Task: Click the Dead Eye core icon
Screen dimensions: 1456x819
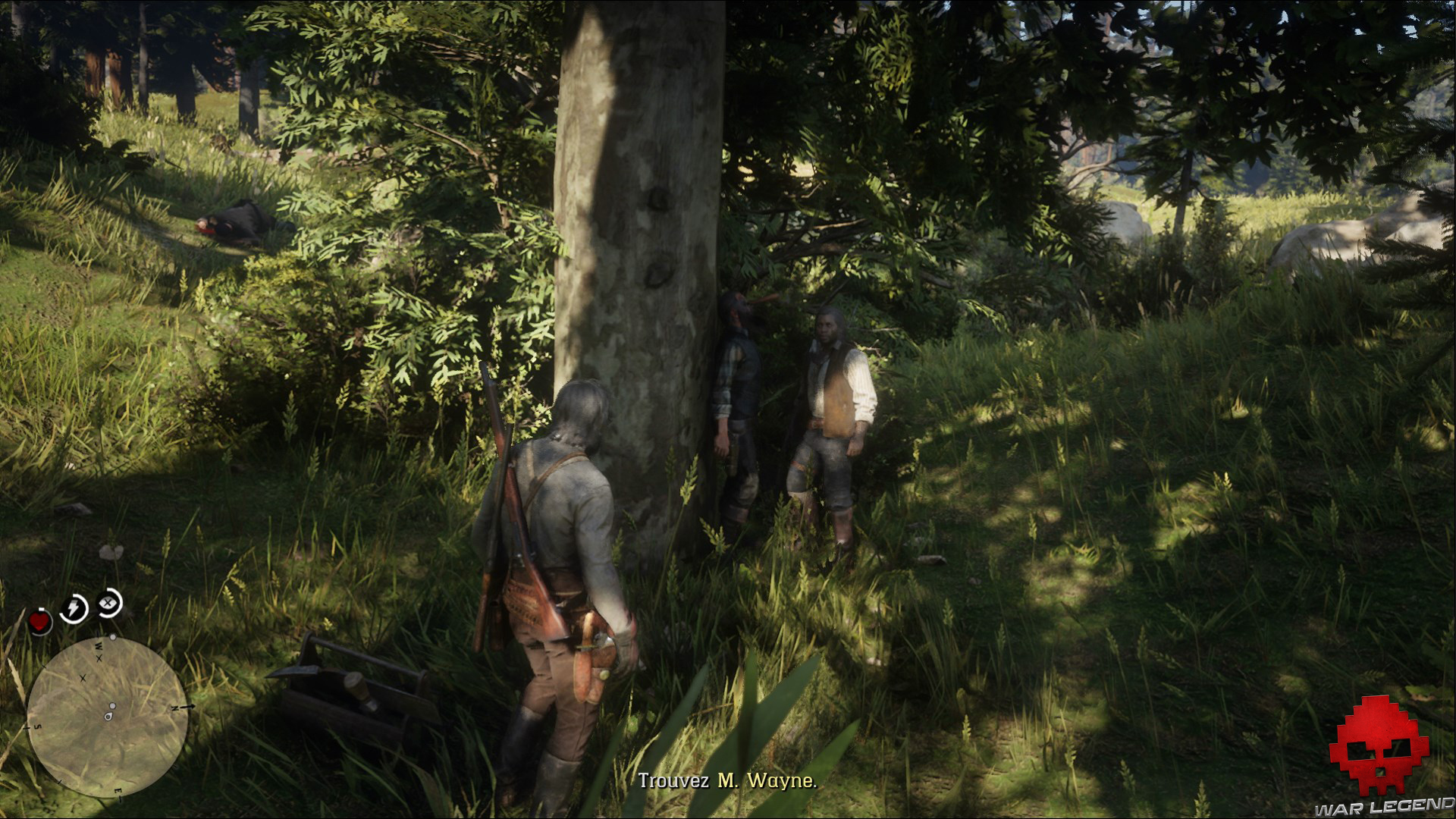Action: click(109, 603)
